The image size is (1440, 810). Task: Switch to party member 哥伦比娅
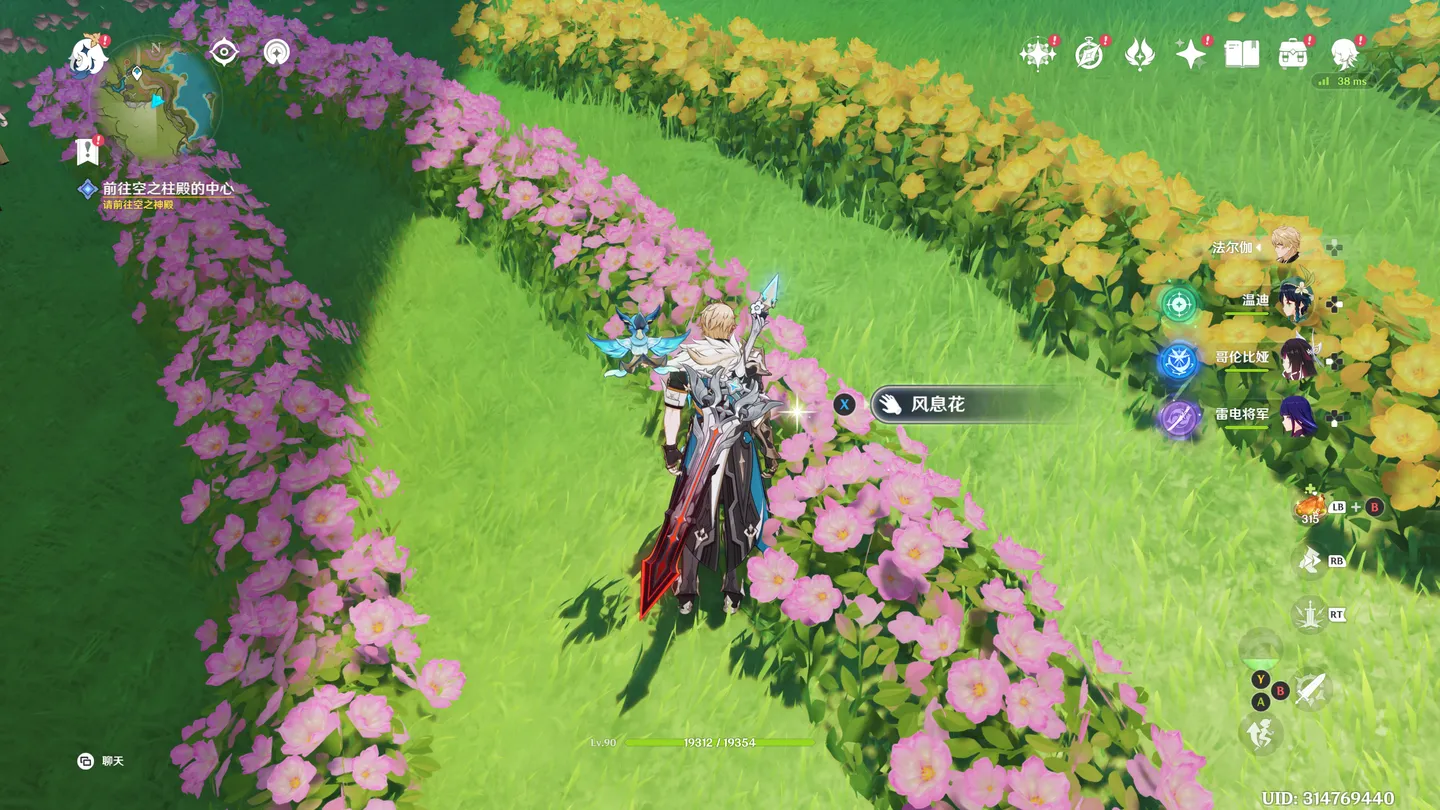pyautogui.click(x=1296, y=359)
